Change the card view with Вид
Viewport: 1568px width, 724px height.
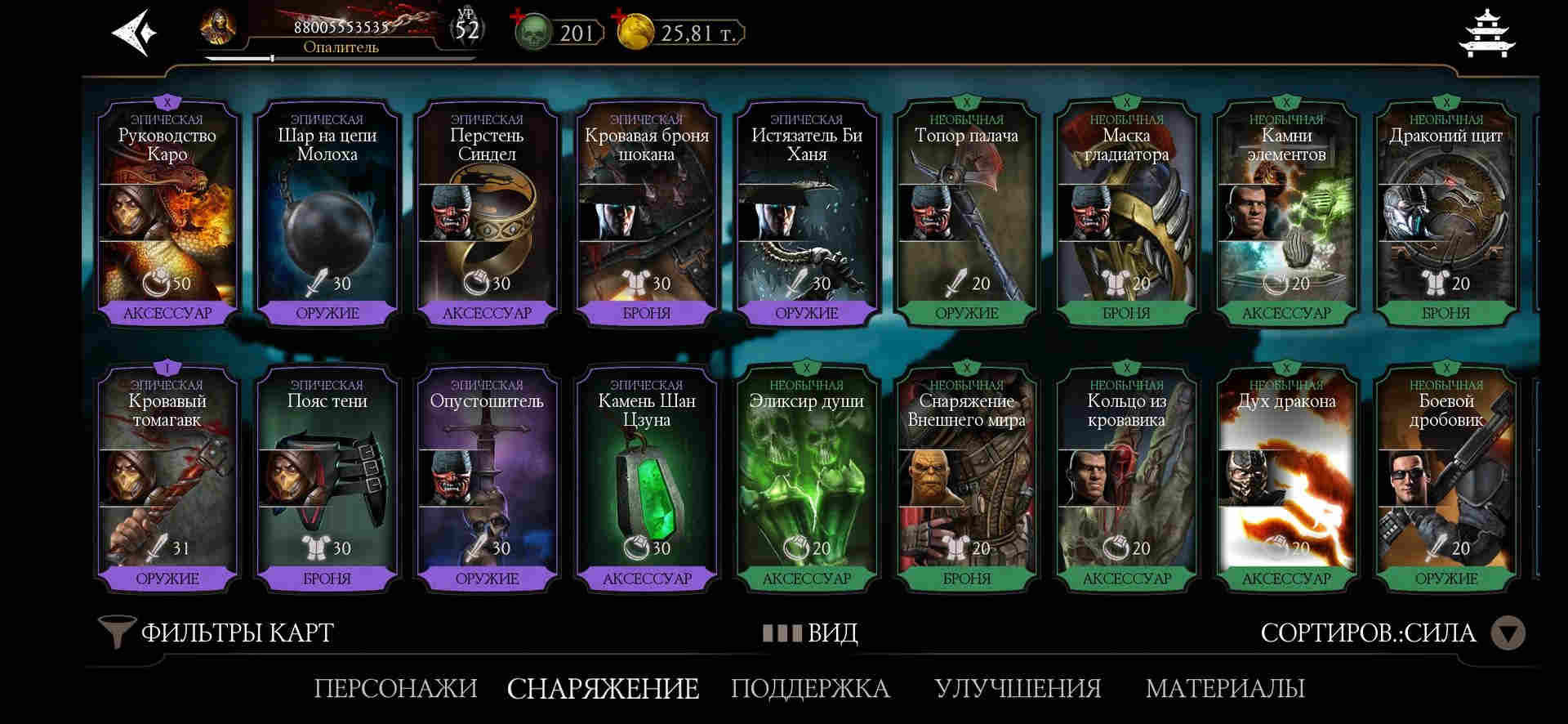pos(810,633)
